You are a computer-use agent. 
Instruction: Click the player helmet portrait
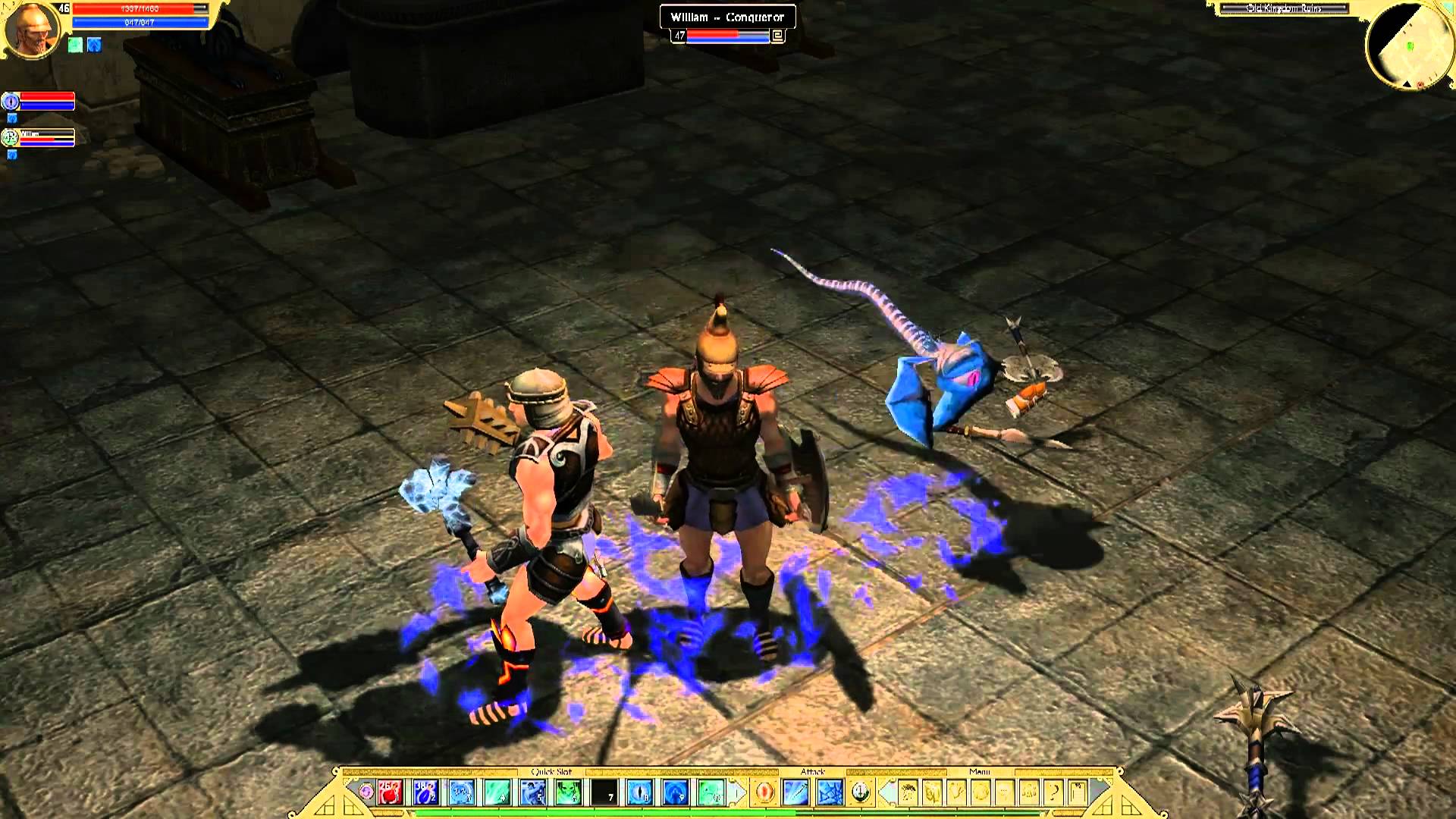click(x=32, y=30)
